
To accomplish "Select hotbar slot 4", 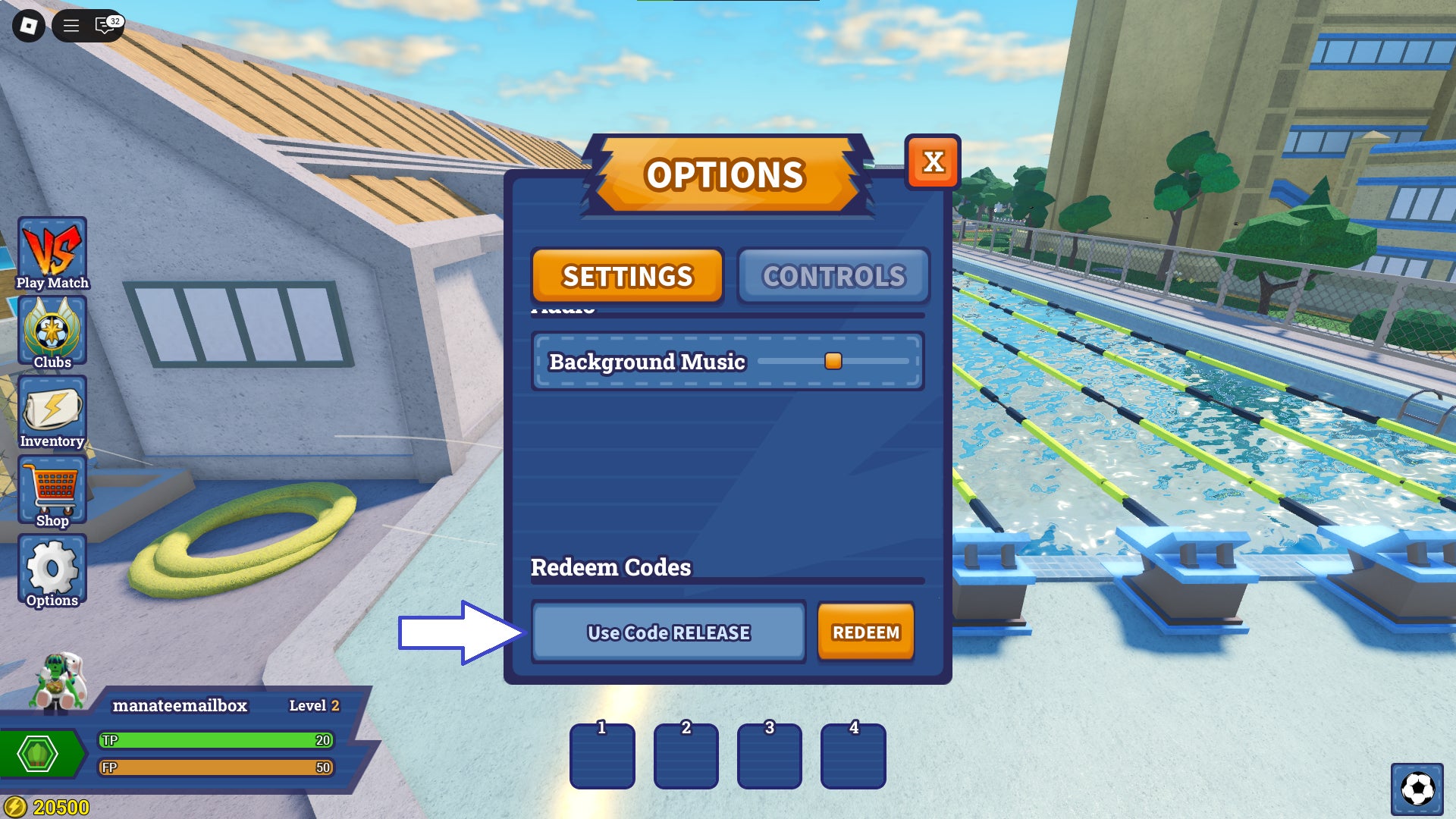I will tap(854, 756).
